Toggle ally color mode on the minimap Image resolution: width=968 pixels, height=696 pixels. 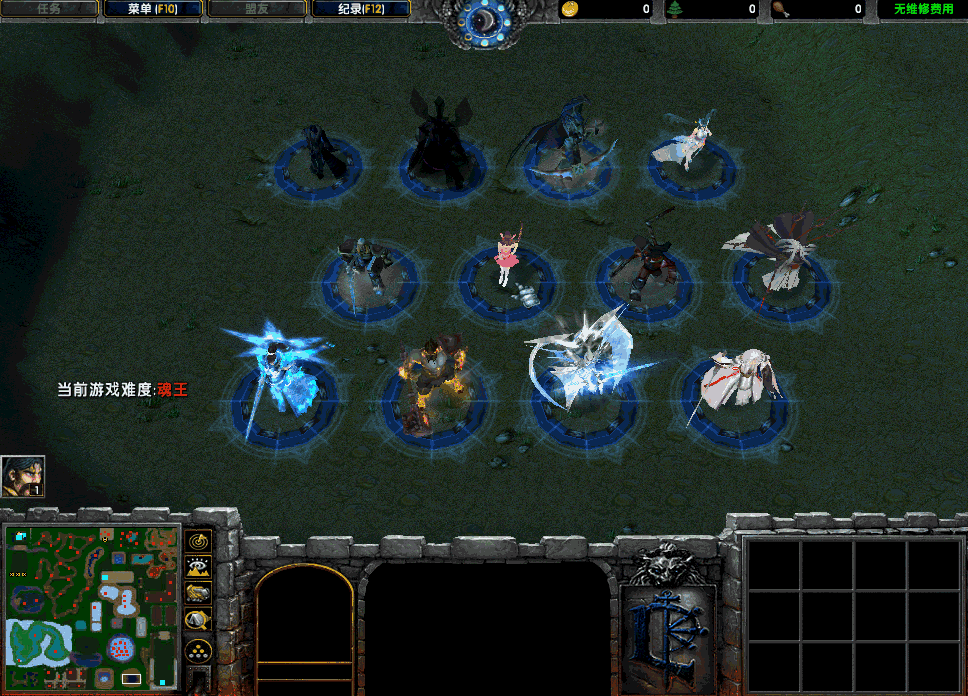[x=199, y=595]
